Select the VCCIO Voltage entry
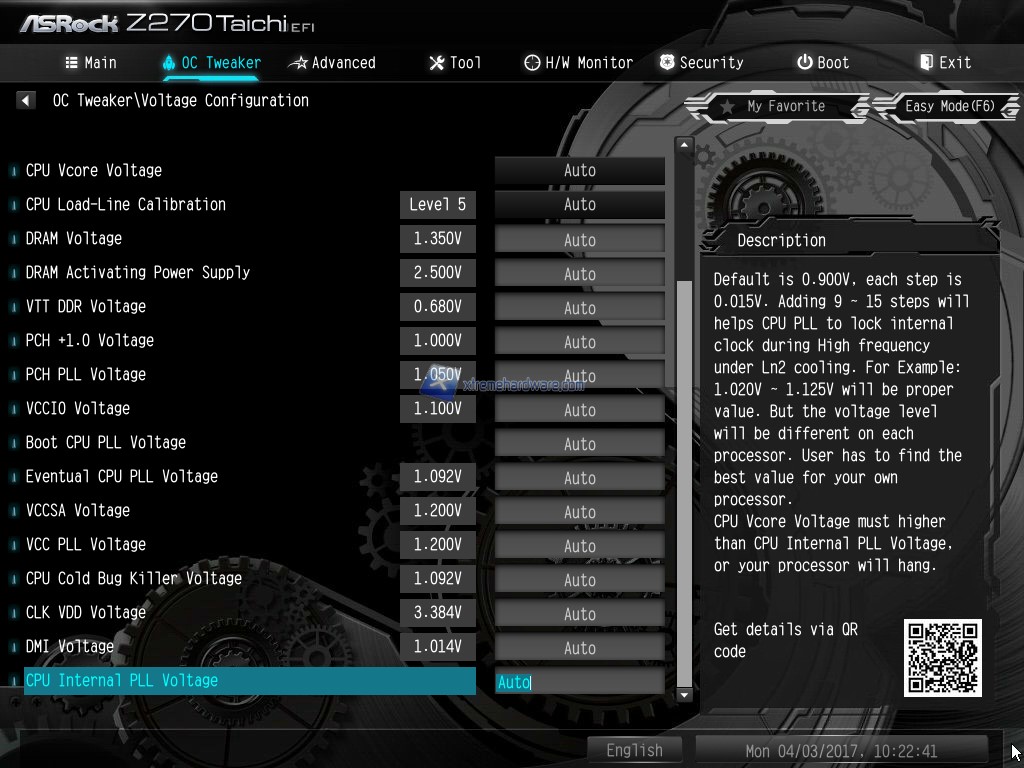The image size is (1024, 768). pos(78,408)
